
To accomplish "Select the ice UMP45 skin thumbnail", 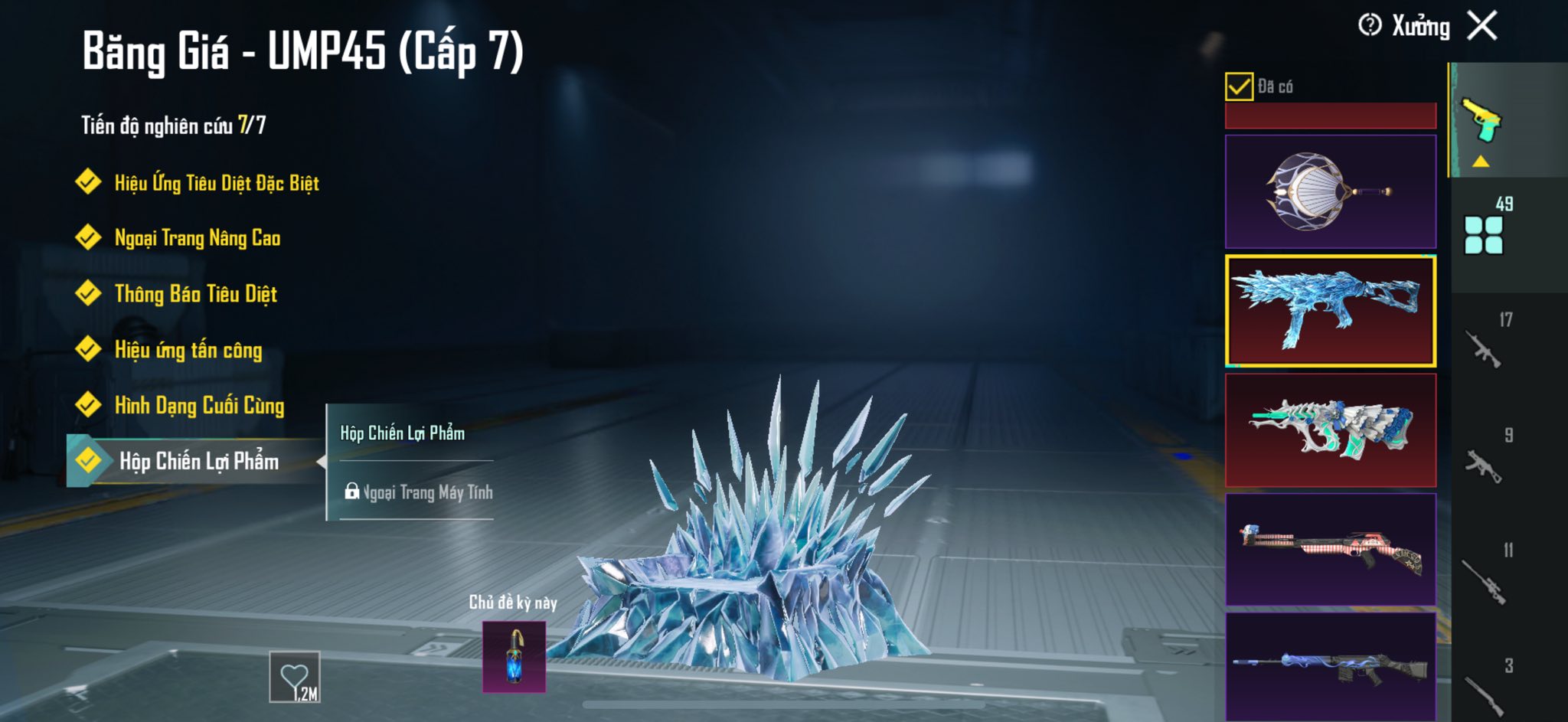I will click(x=1330, y=311).
